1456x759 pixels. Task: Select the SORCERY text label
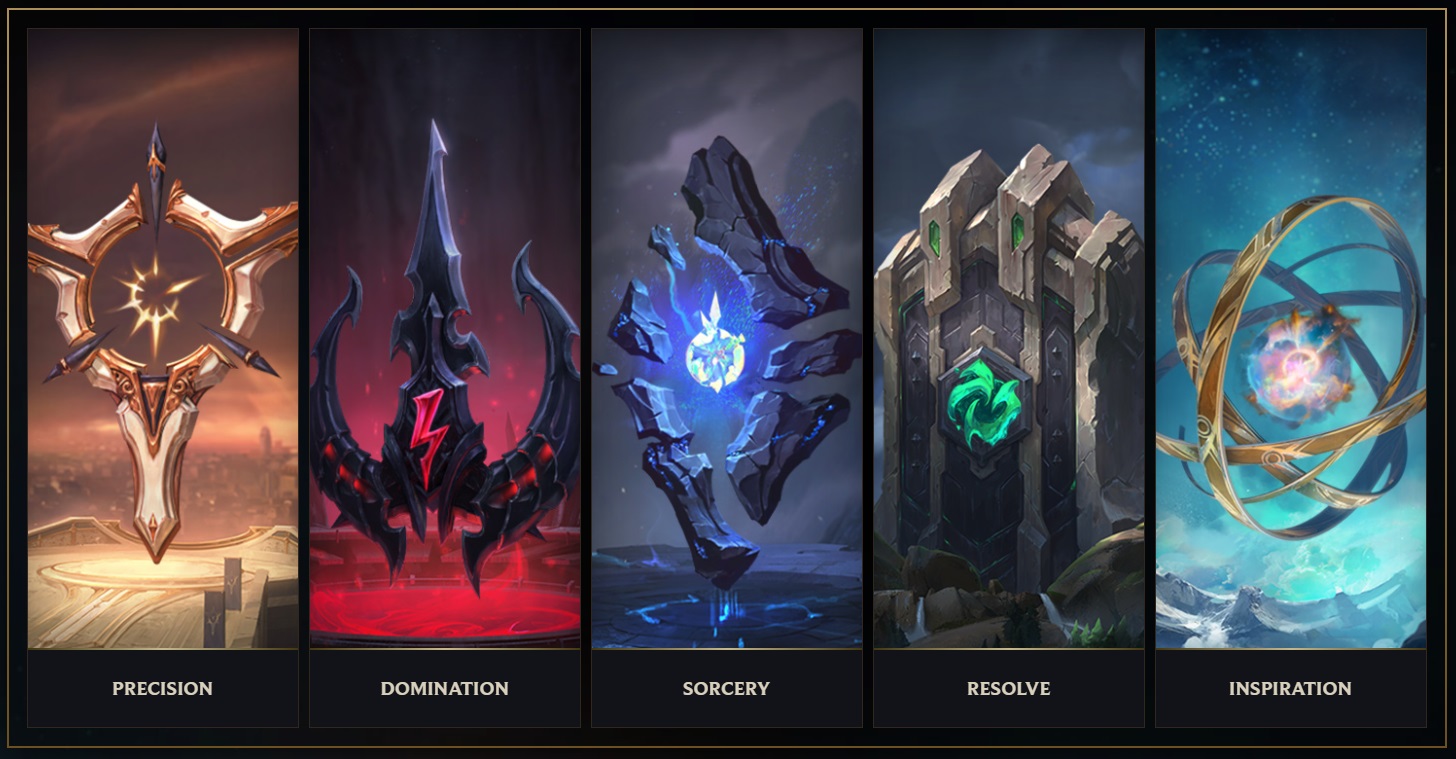[727, 688]
